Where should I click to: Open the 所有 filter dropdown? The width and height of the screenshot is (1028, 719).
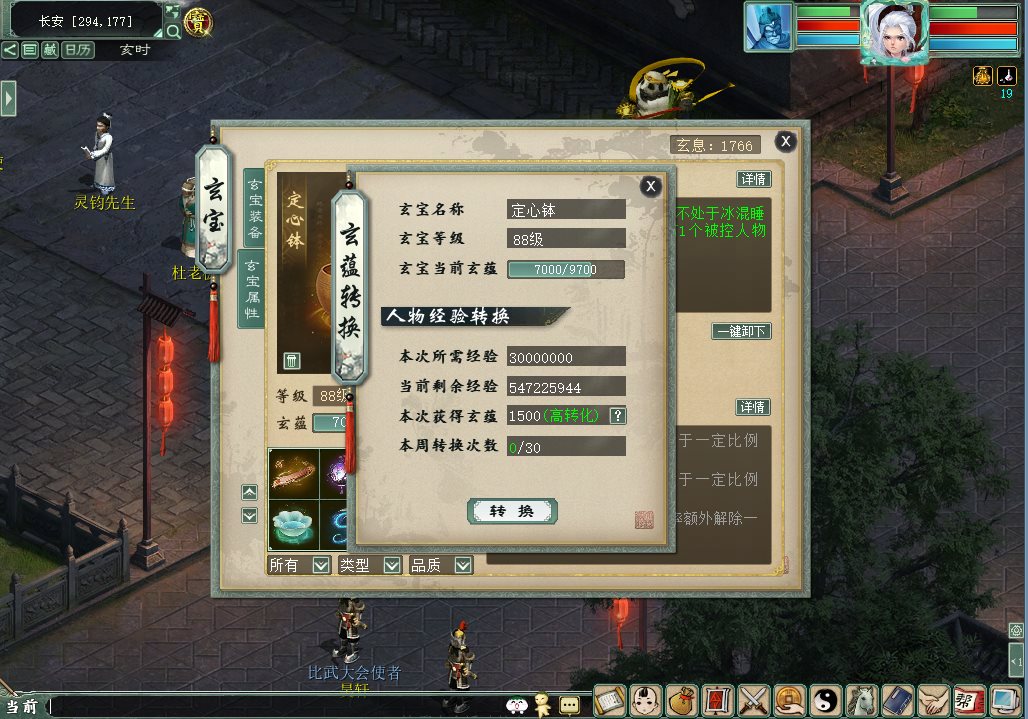321,565
